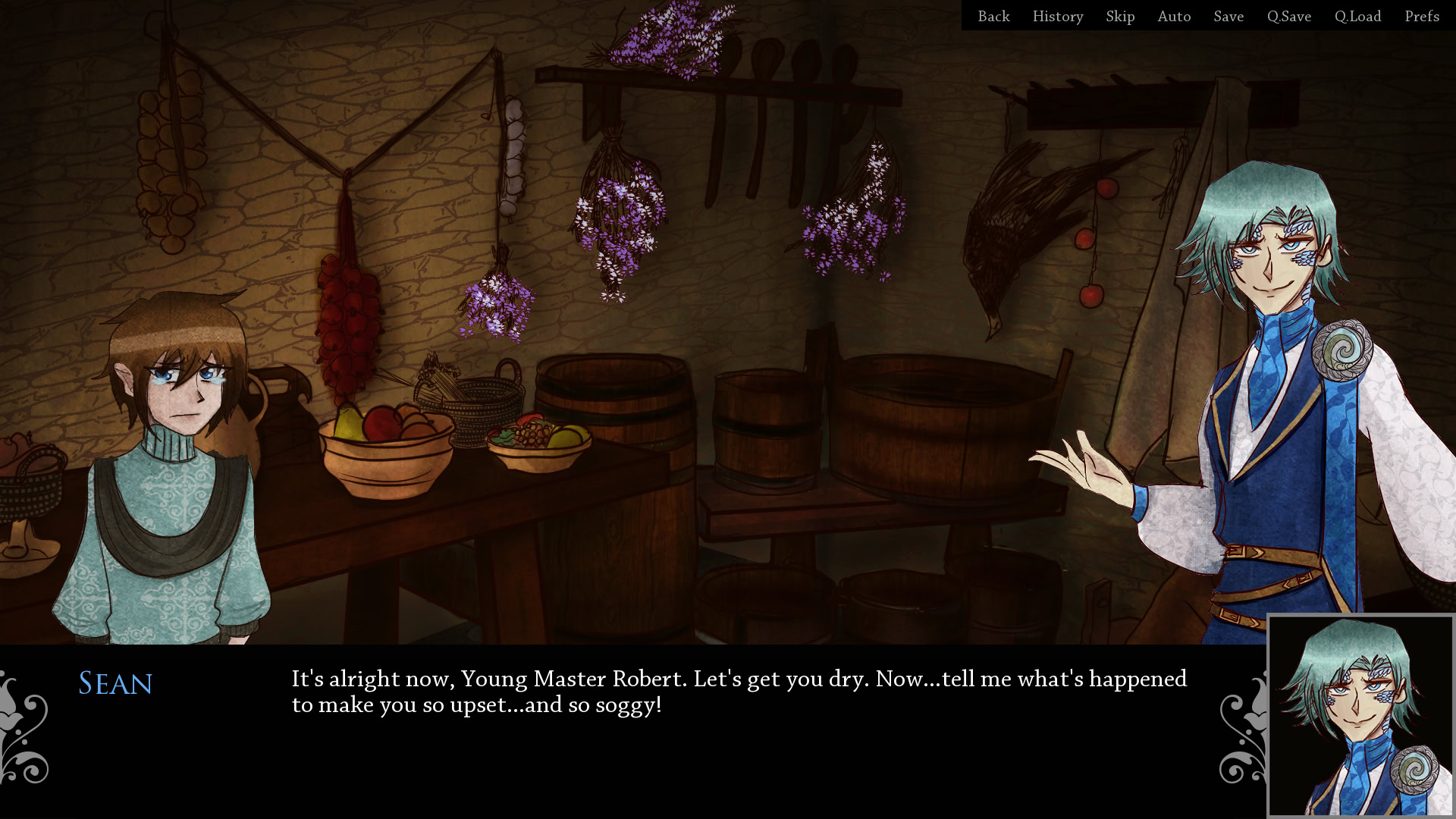This screenshot has width=1456, height=819.
Task: Open Prefs settings
Action: coord(1422,16)
